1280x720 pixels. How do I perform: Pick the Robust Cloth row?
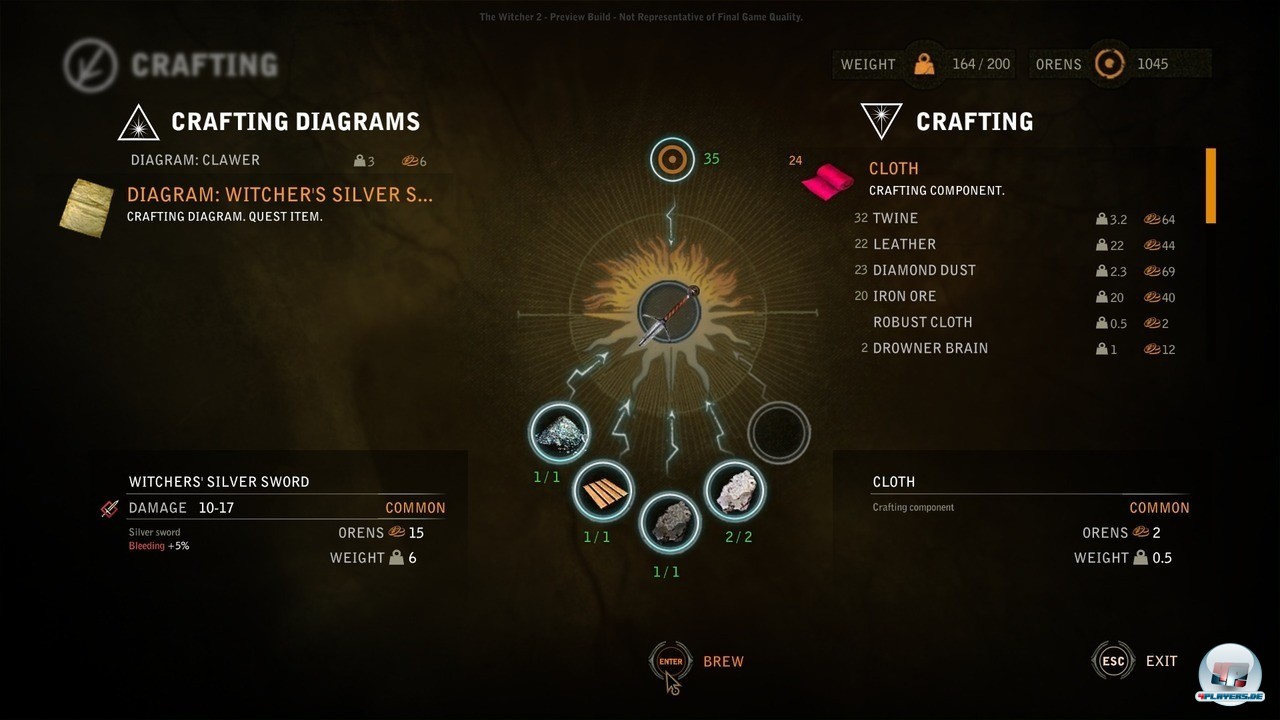click(922, 322)
